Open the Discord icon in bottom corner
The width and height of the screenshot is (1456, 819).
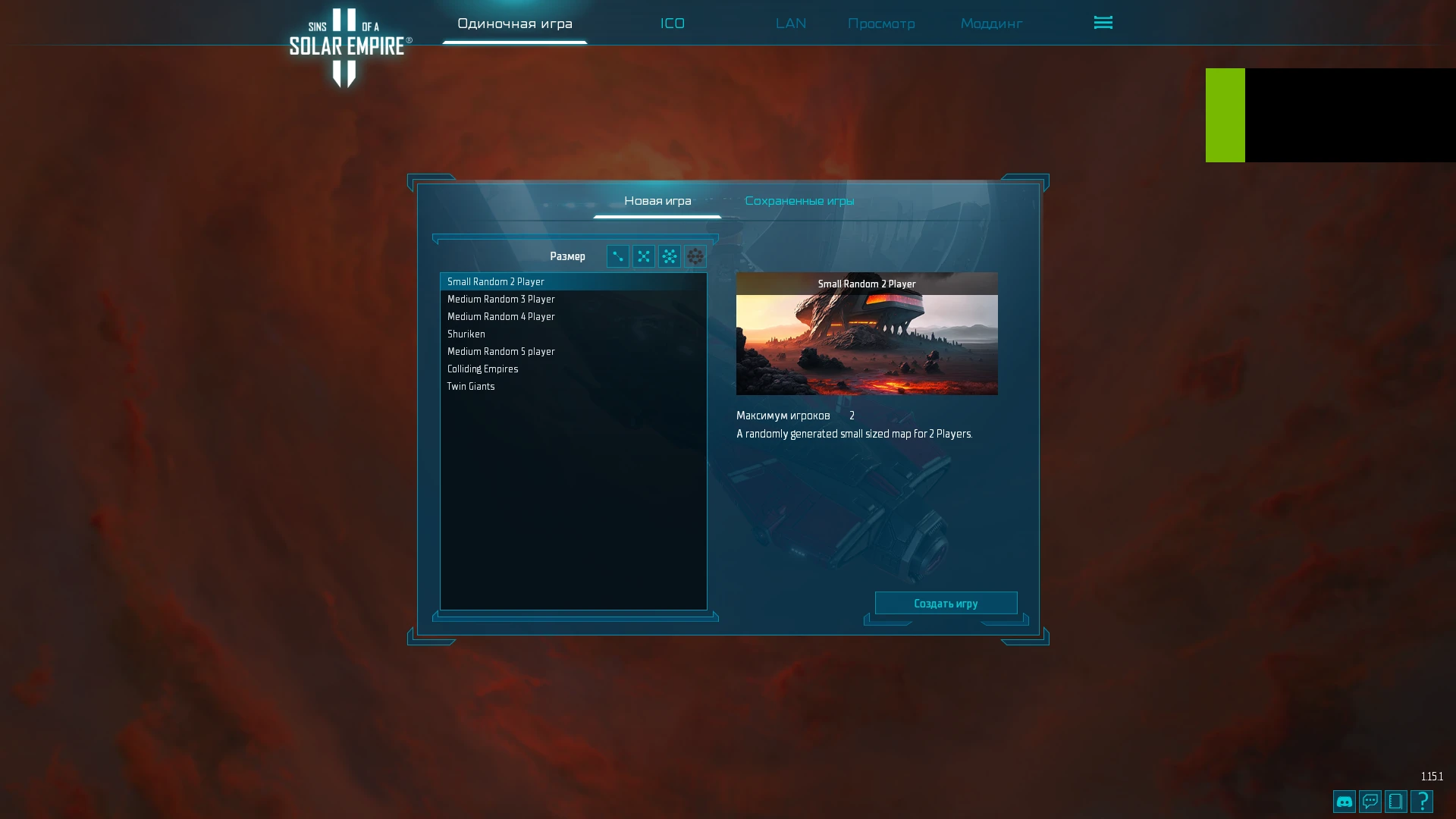[1343, 801]
